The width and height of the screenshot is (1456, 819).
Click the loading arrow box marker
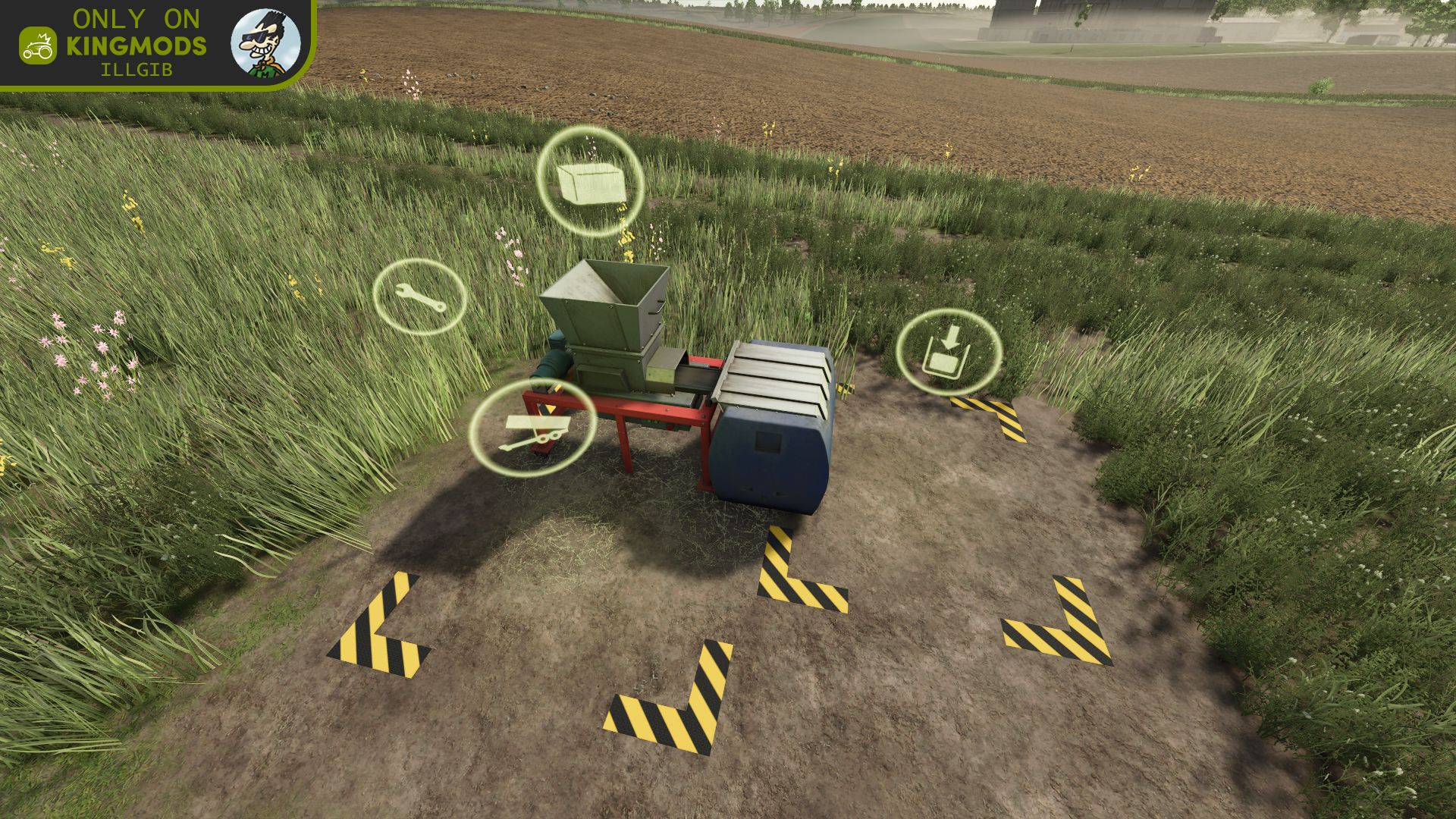948,352
